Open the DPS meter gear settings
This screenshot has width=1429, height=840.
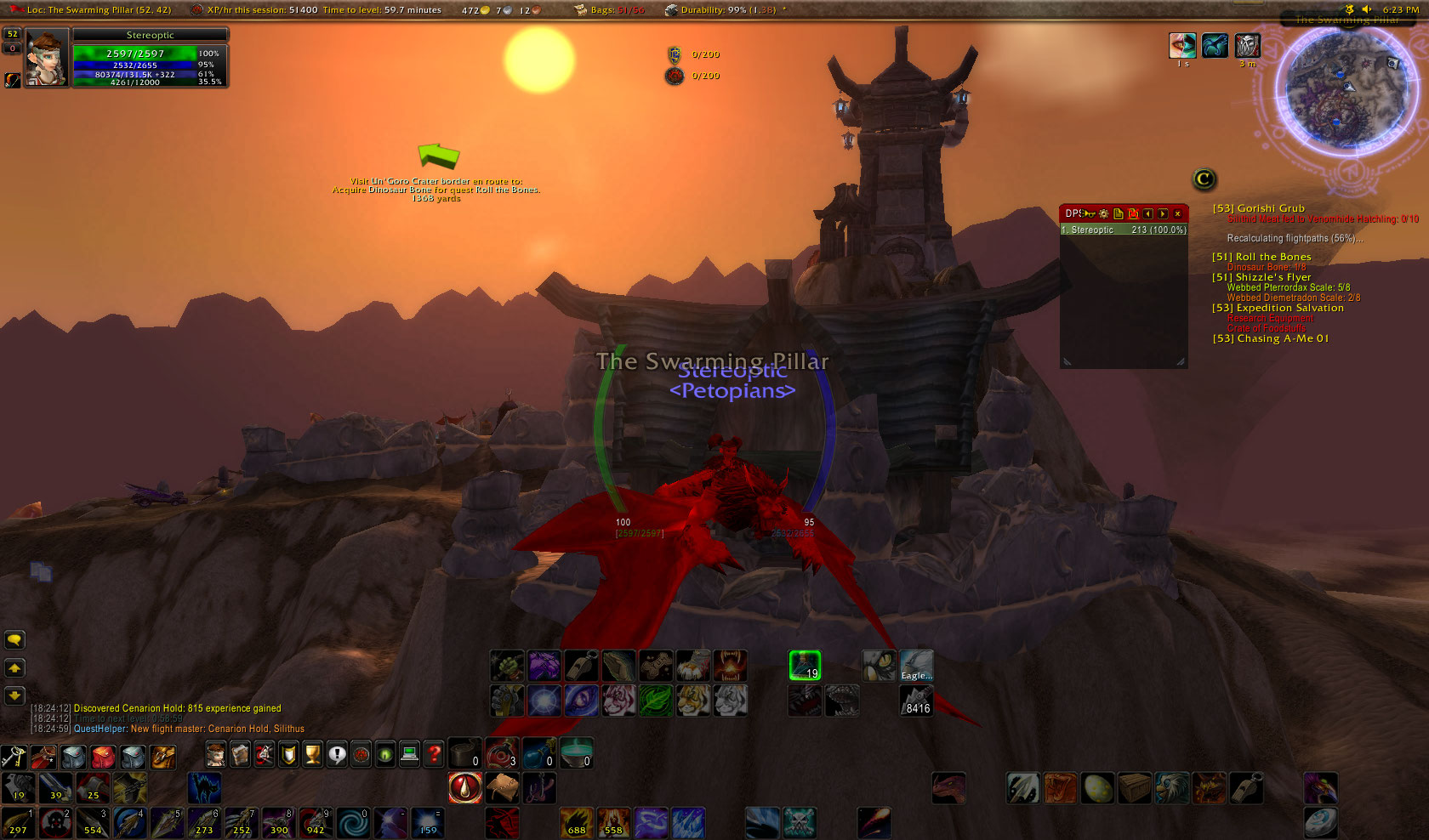coord(1104,213)
